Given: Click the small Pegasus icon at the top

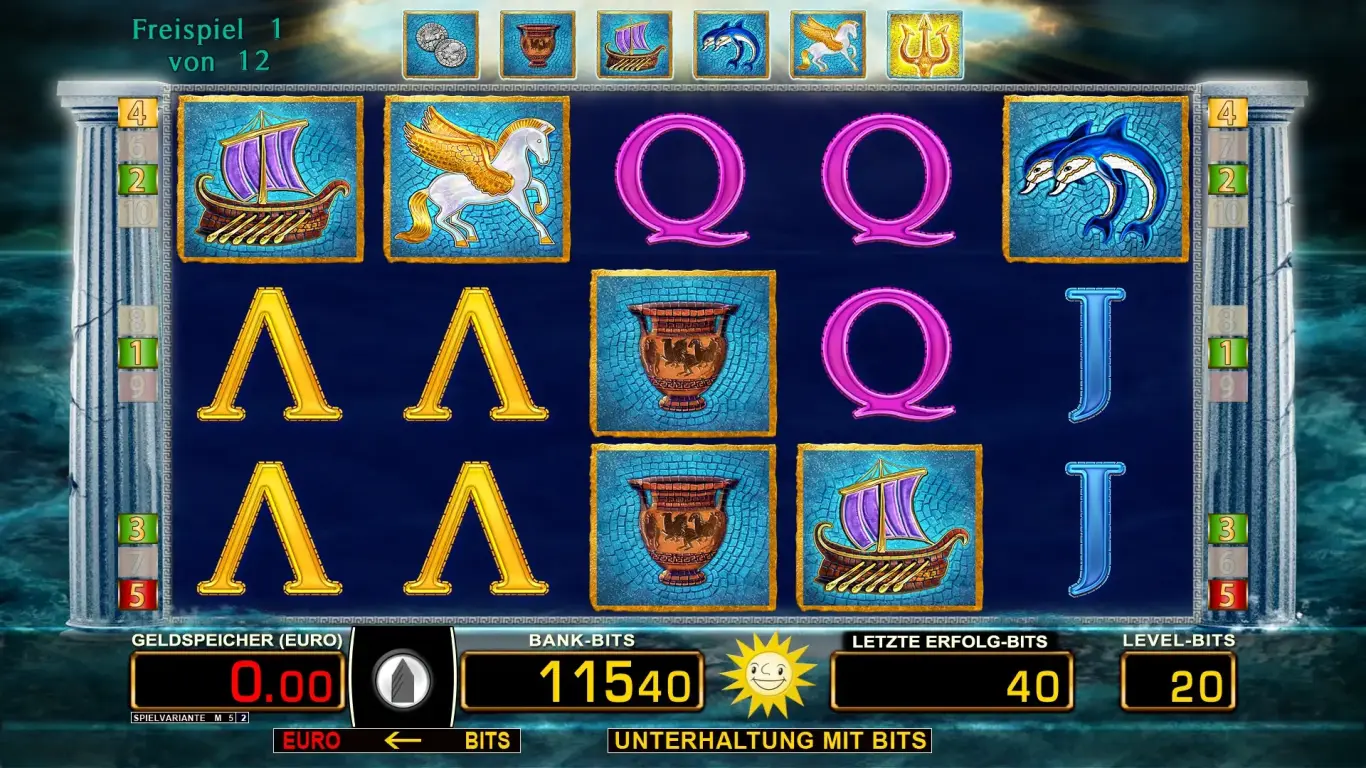Looking at the screenshot, I should tap(827, 45).
